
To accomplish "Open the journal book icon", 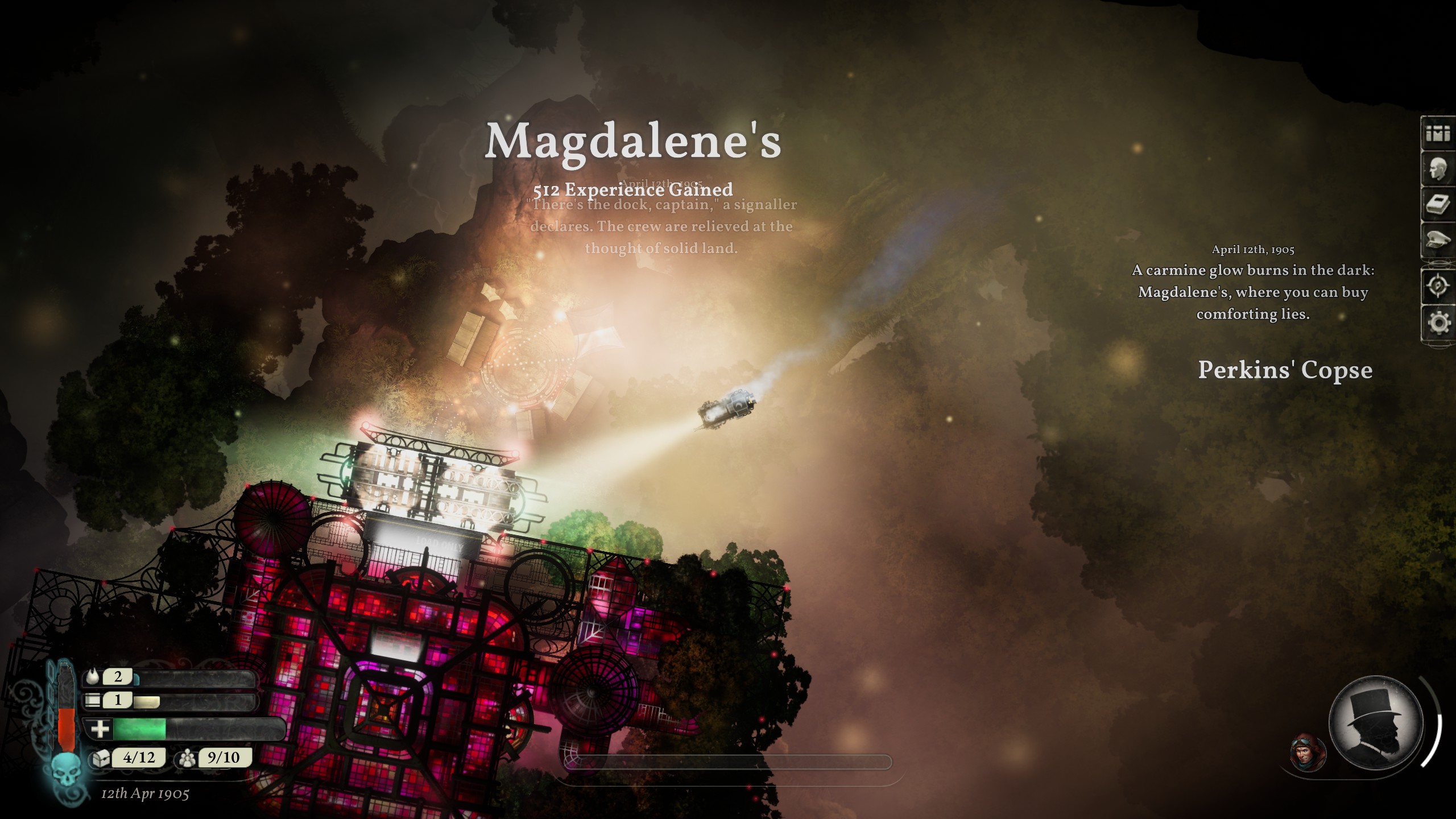I will point(1437,205).
